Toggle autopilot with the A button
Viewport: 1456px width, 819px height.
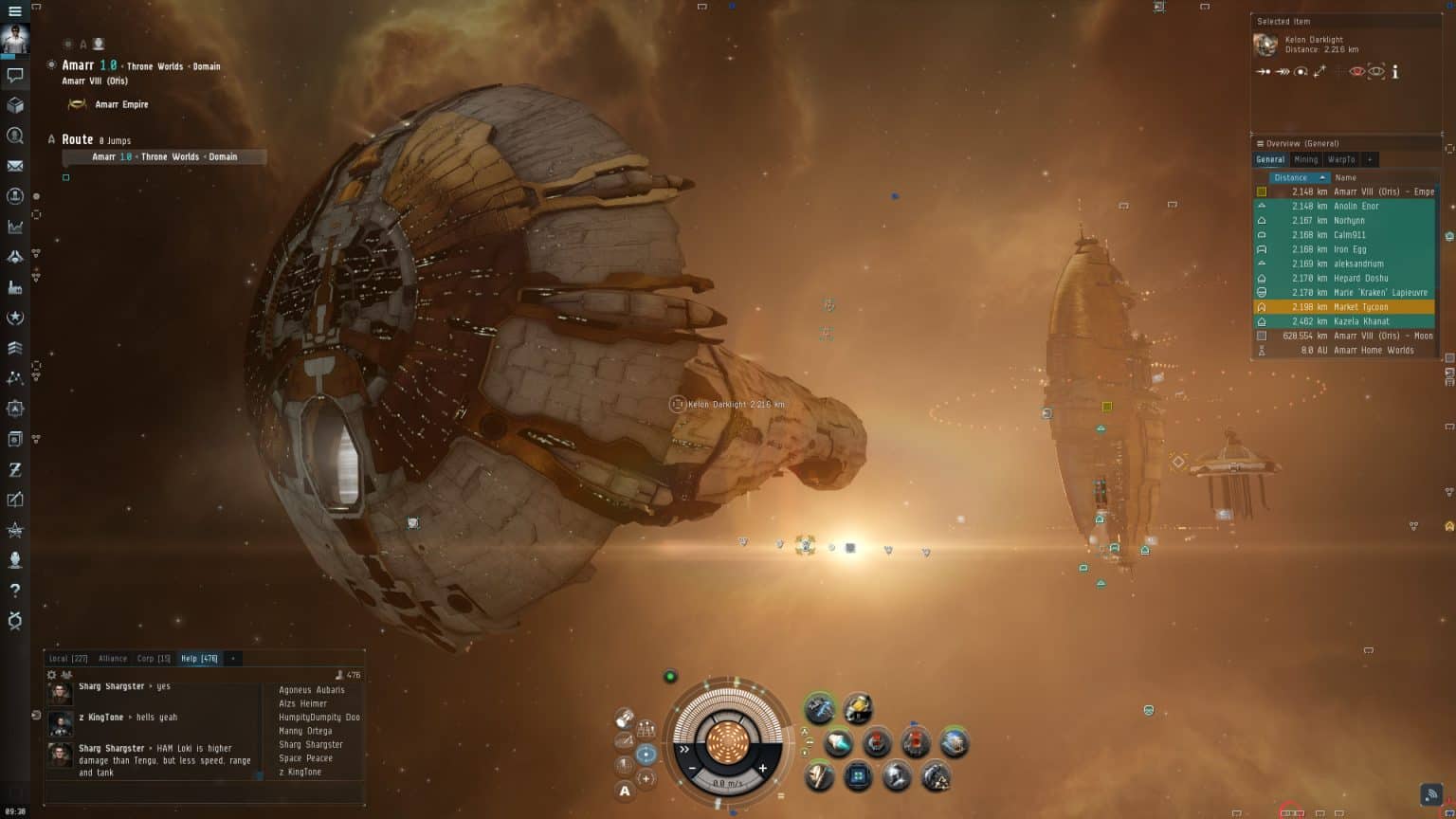click(626, 789)
